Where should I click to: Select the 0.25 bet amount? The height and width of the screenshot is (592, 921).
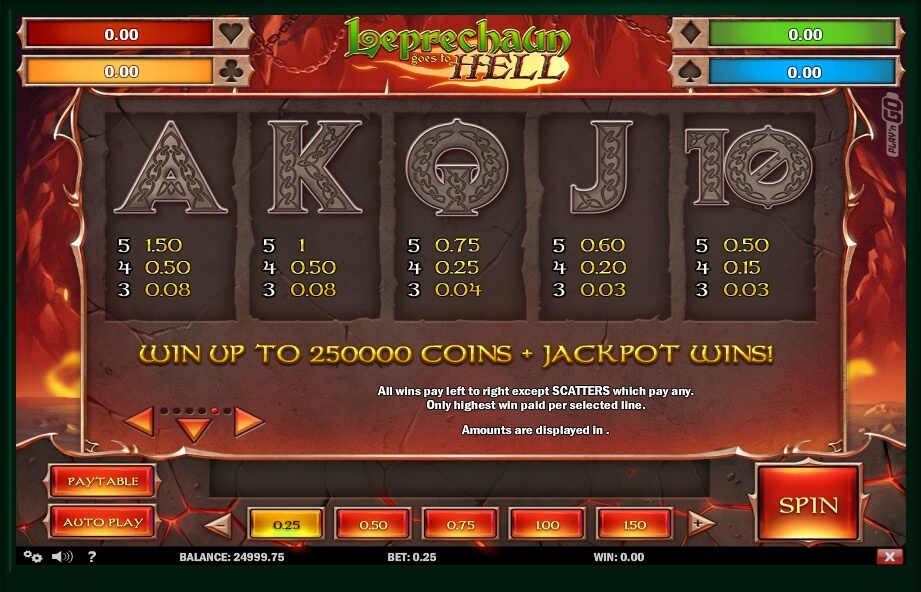286,524
